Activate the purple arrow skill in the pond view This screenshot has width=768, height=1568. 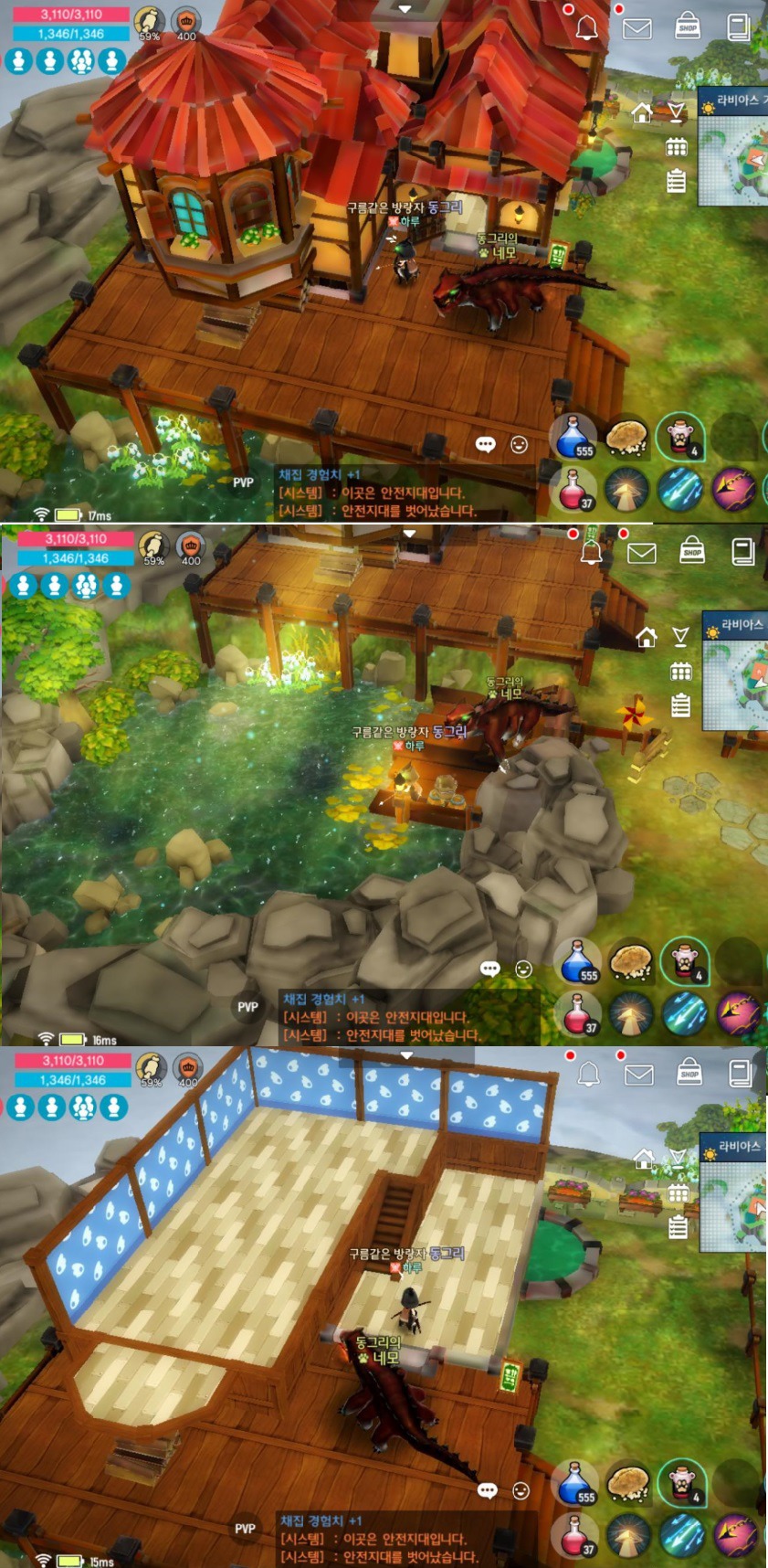coord(738,1013)
